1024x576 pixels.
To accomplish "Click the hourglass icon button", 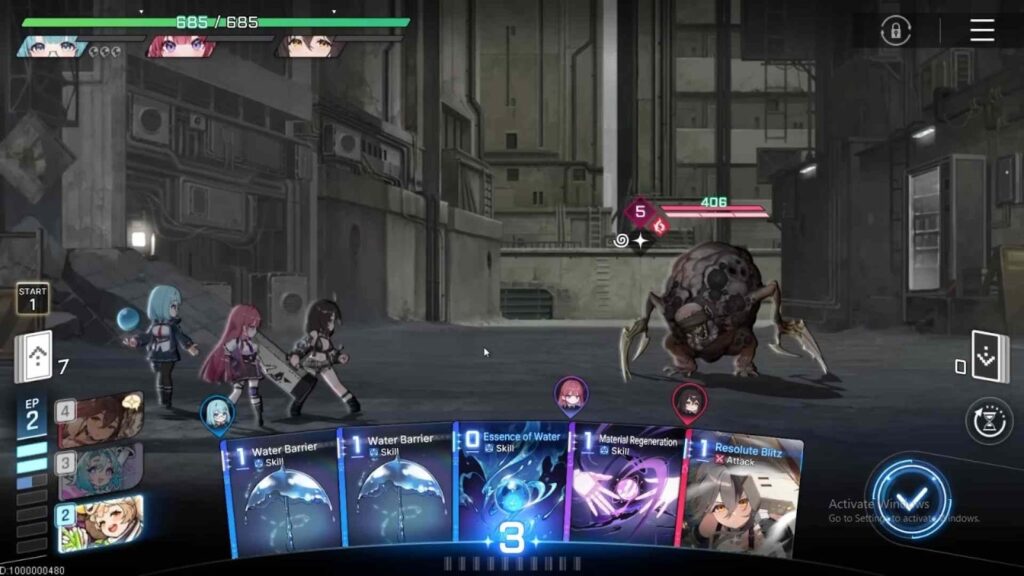I will point(989,420).
